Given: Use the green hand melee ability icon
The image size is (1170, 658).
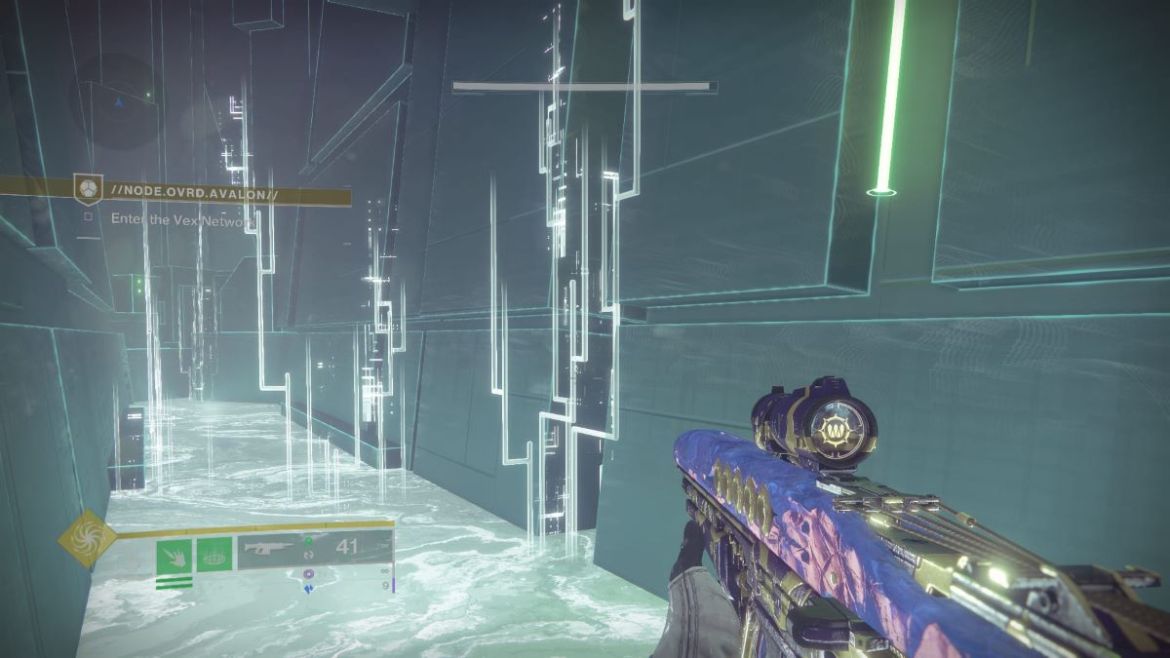Looking at the screenshot, I should click(x=173, y=554).
